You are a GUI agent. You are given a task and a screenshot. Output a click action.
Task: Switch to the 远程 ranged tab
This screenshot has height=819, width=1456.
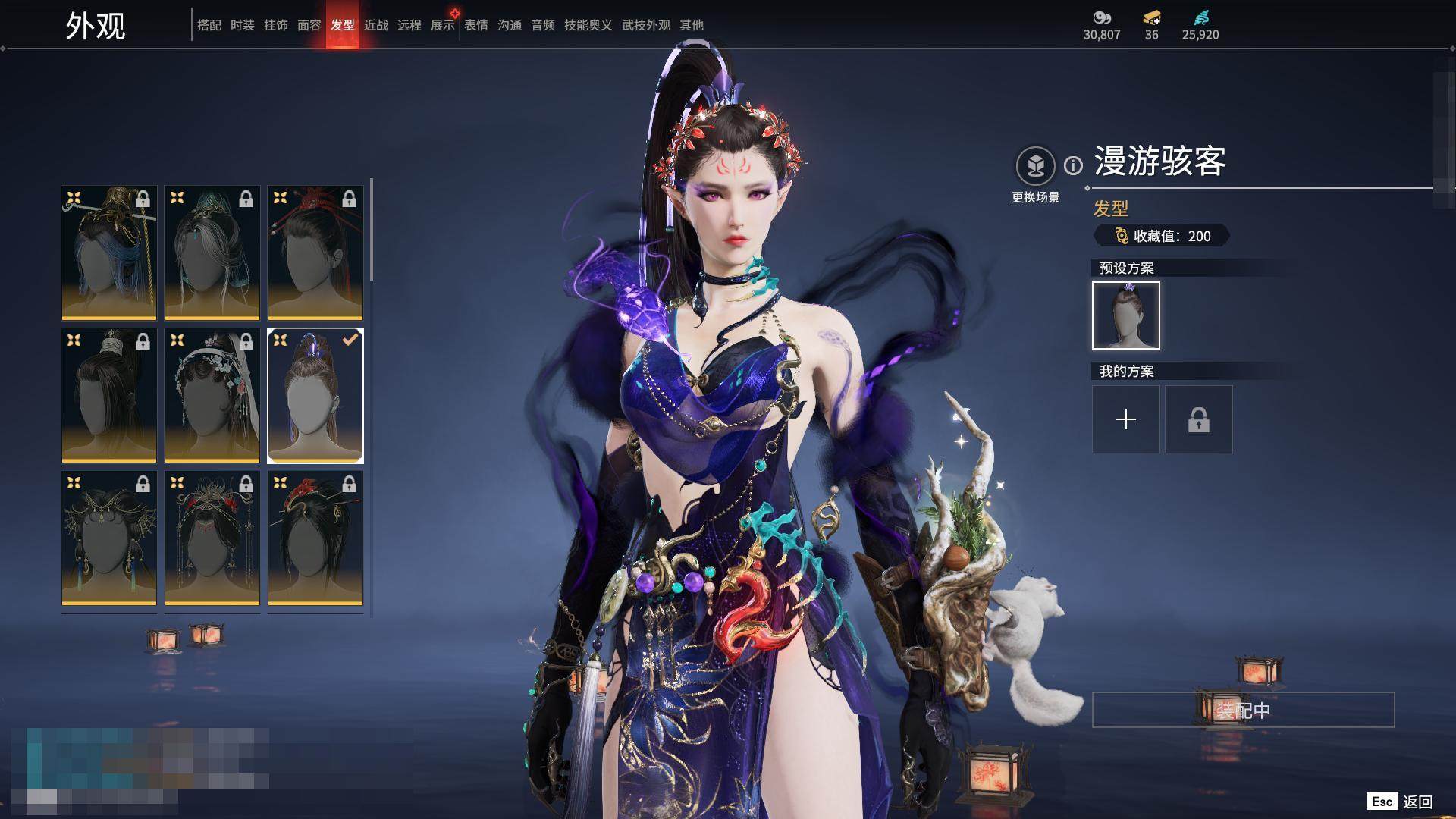409,25
